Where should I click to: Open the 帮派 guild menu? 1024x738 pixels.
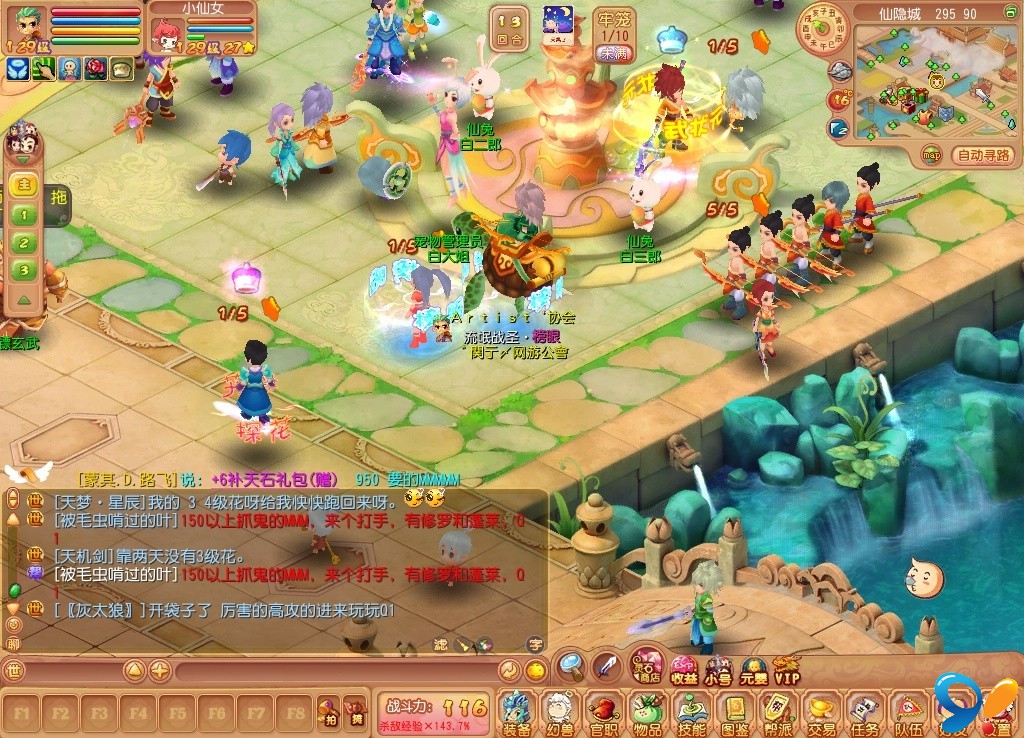[x=778, y=712]
